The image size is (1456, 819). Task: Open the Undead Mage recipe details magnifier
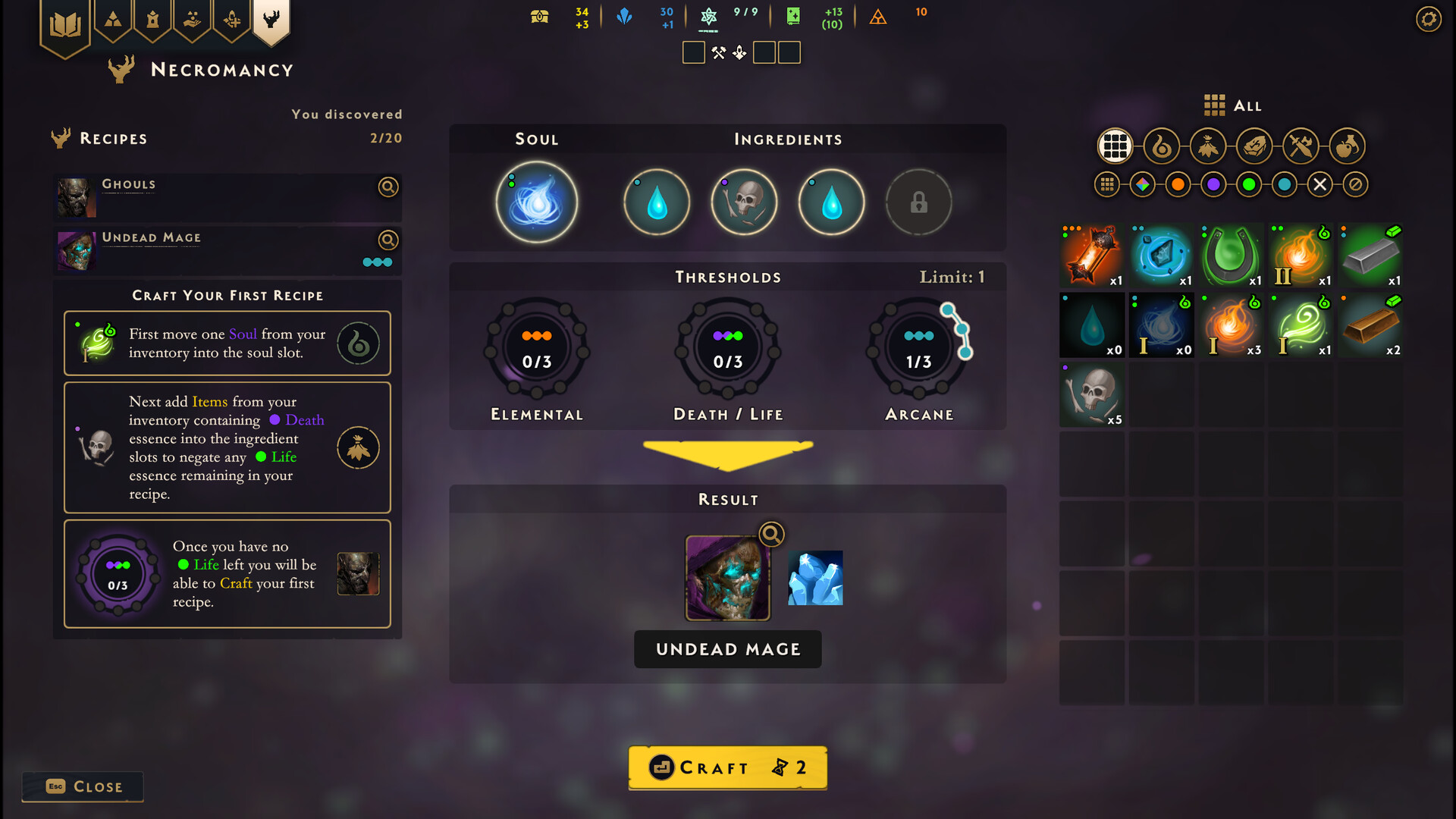click(388, 240)
